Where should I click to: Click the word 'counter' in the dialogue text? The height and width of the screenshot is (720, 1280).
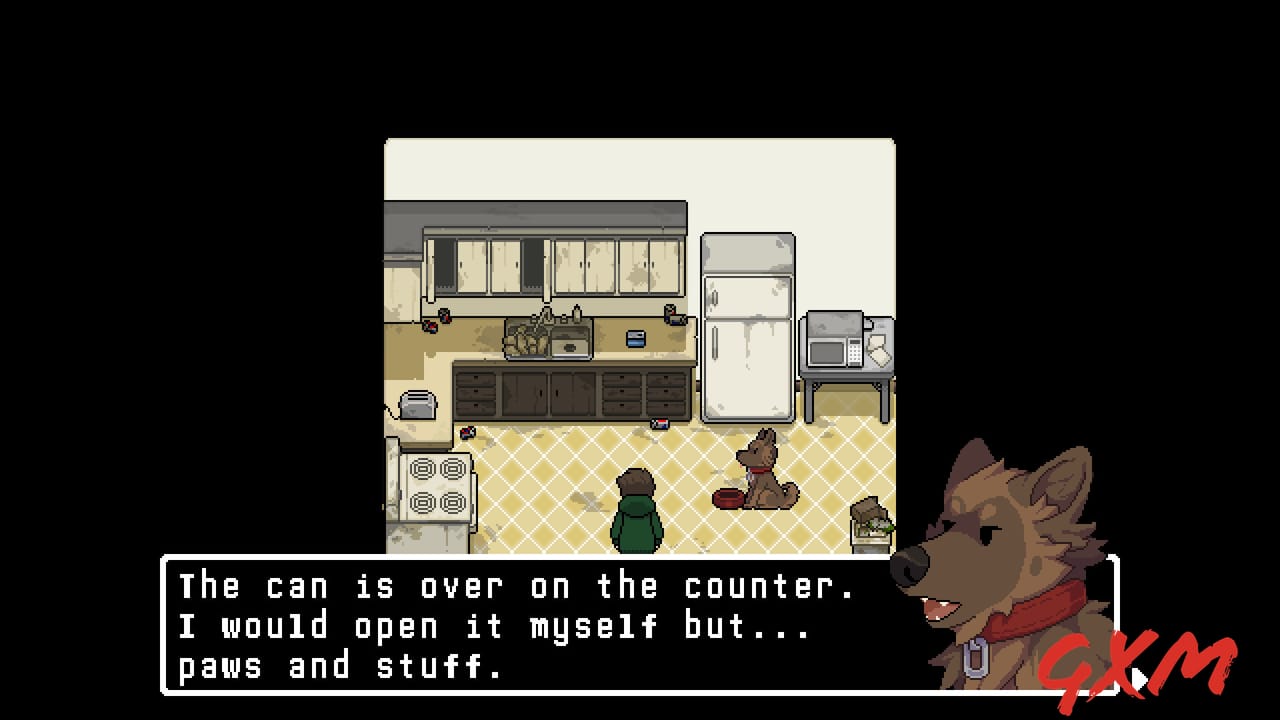pos(760,585)
